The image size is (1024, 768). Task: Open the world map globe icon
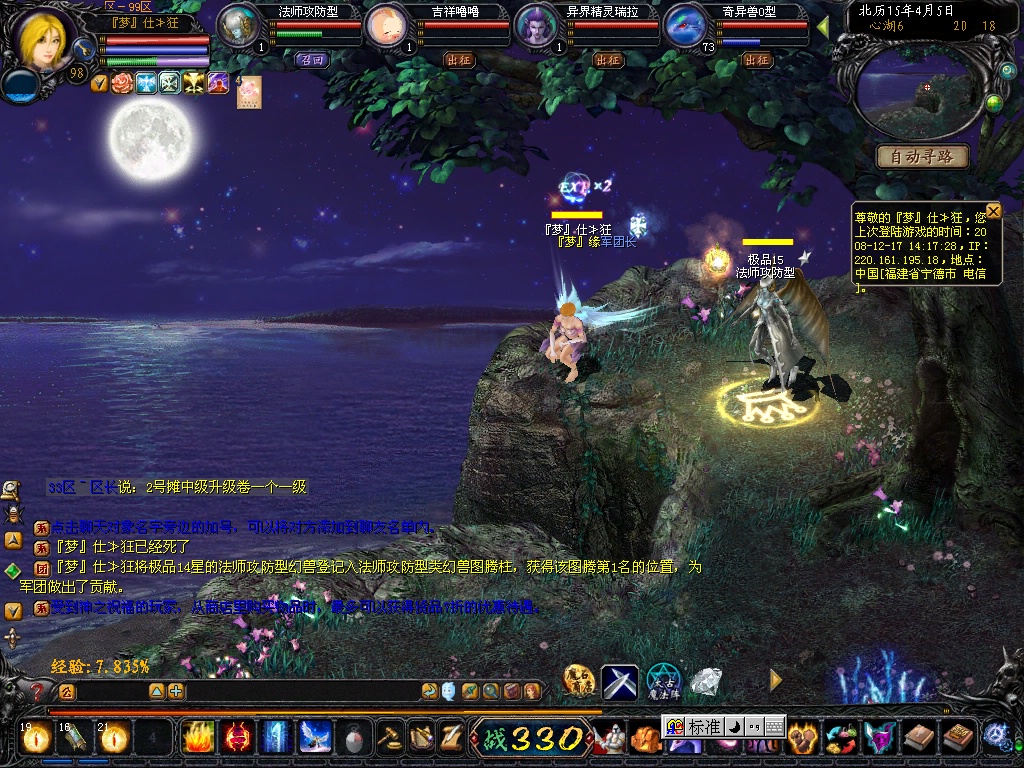tap(993, 103)
